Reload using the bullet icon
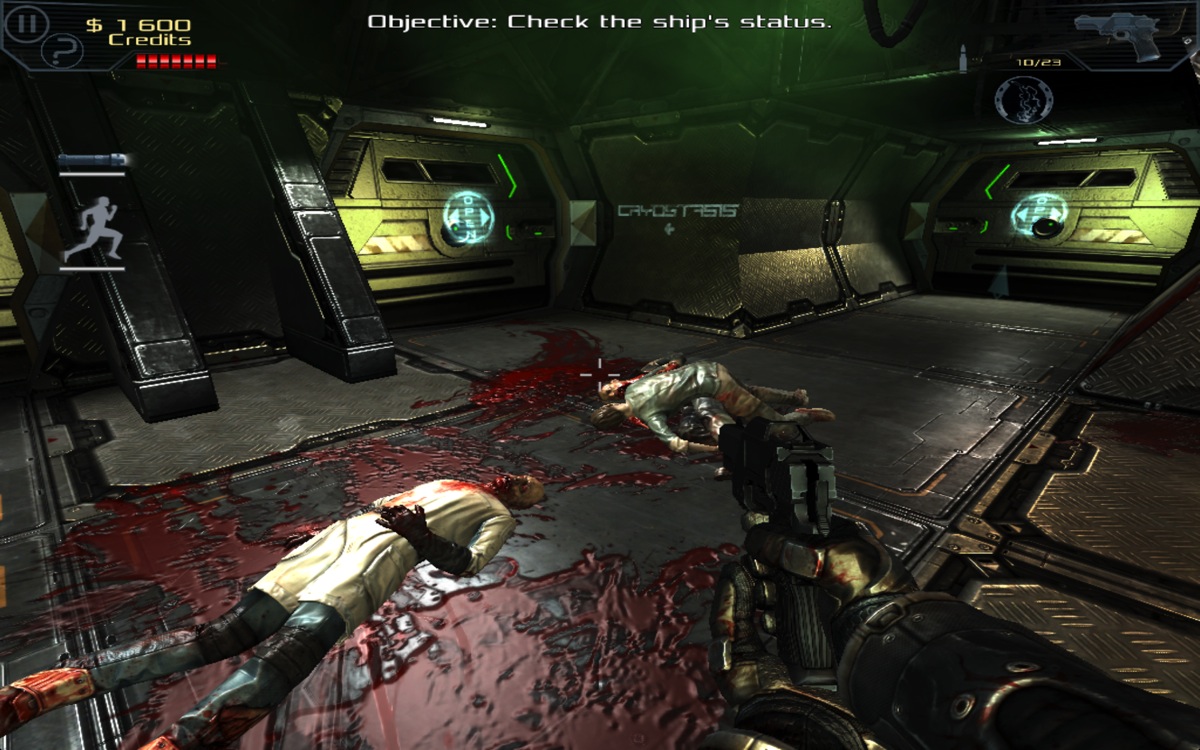Image resolution: width=1200 pixels, height=750 pixels. pyautogui.click(x=963, y=59)
